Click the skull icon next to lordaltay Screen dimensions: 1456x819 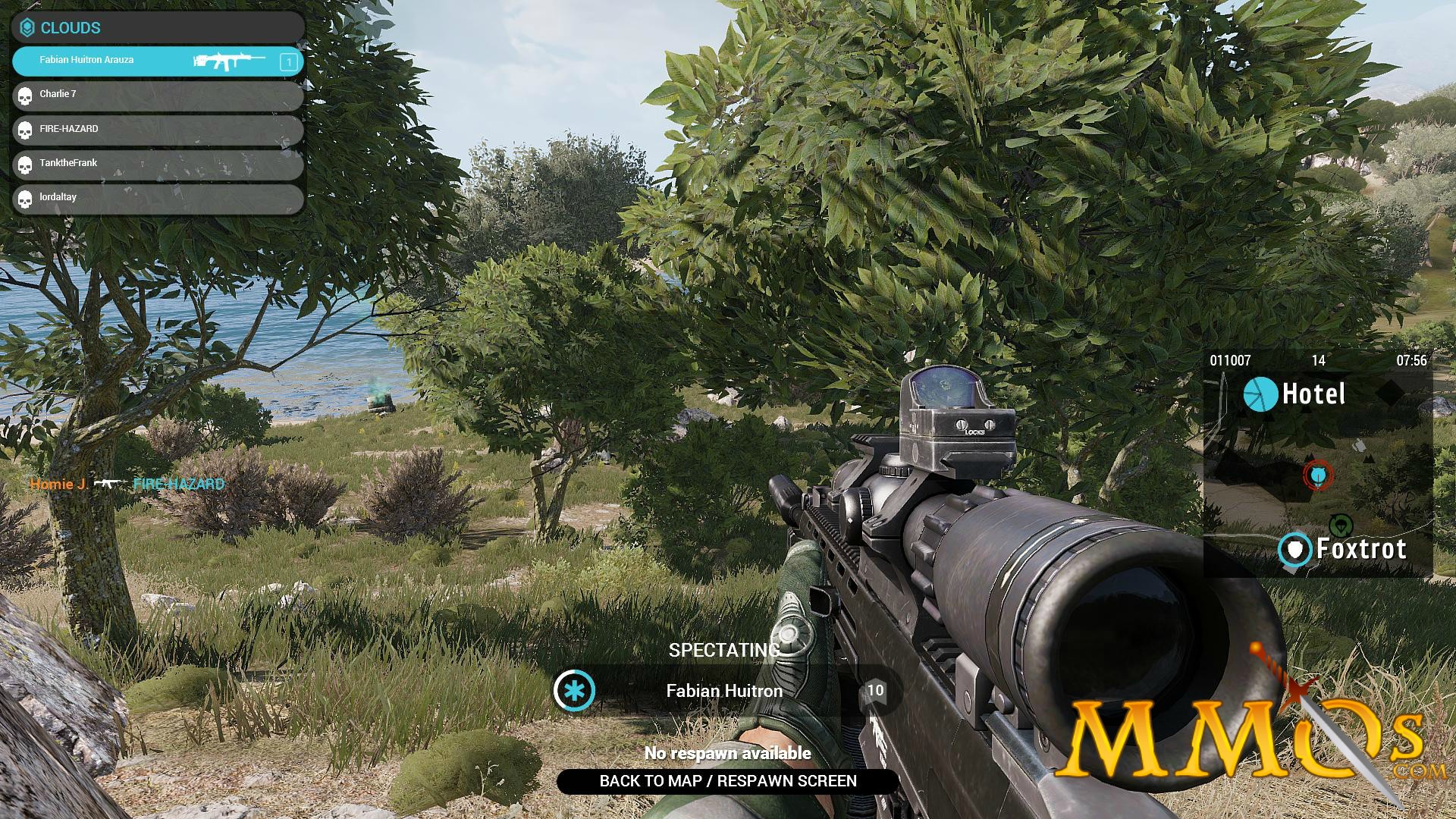(25, 196)
